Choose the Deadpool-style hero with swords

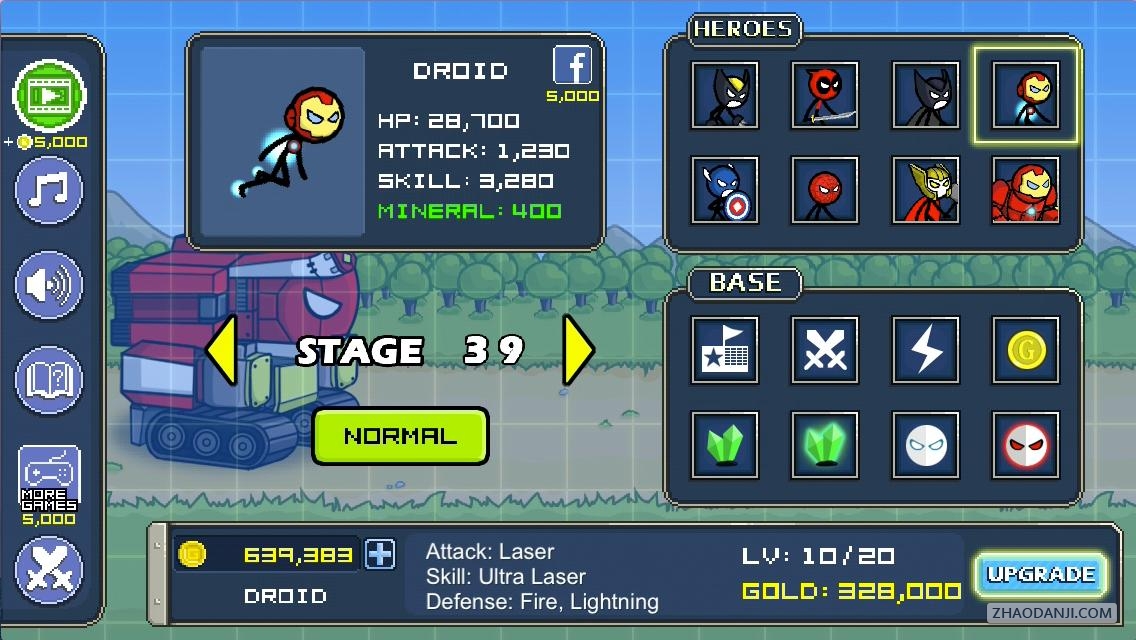click(825, 95)
